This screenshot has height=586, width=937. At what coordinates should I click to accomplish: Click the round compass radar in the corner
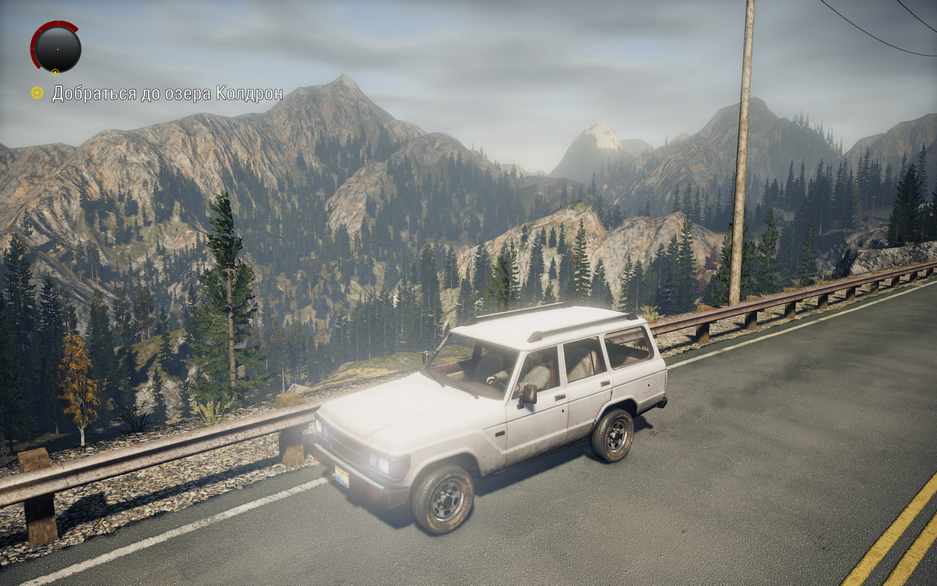pyautogui.click(x=56, y=47)
